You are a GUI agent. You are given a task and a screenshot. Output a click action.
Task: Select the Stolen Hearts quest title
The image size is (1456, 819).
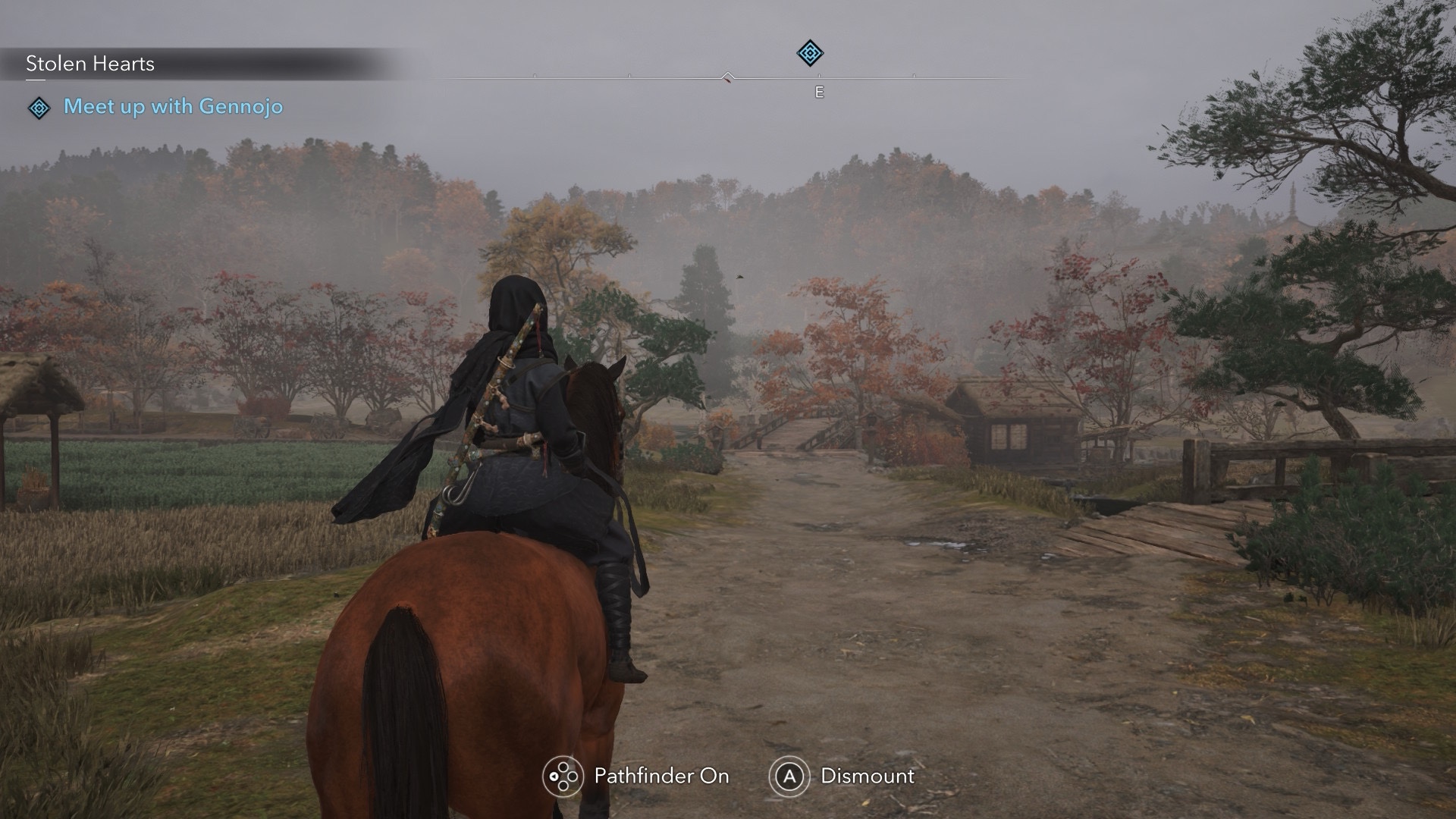point(90,64)
